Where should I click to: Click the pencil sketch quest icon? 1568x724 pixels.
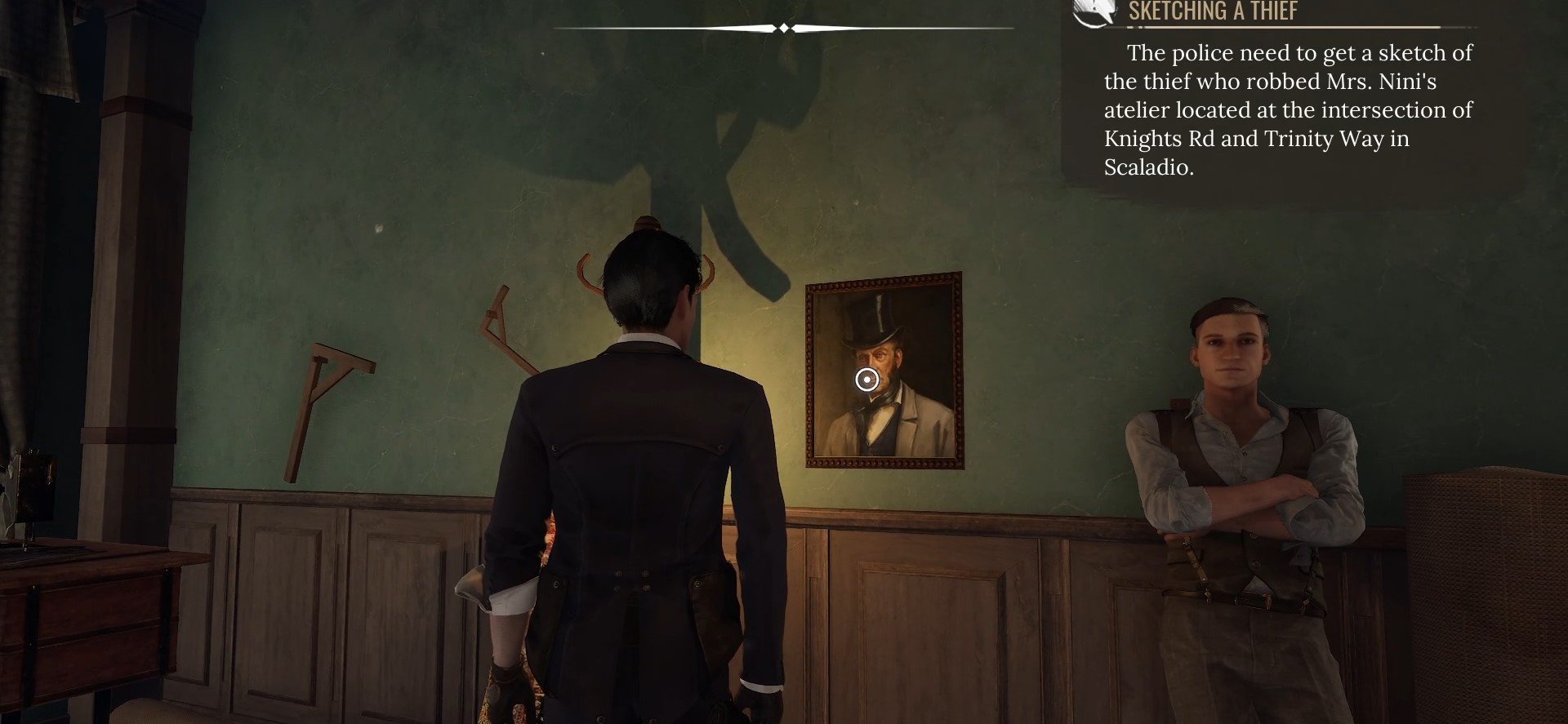click(x=1094, y=12)
